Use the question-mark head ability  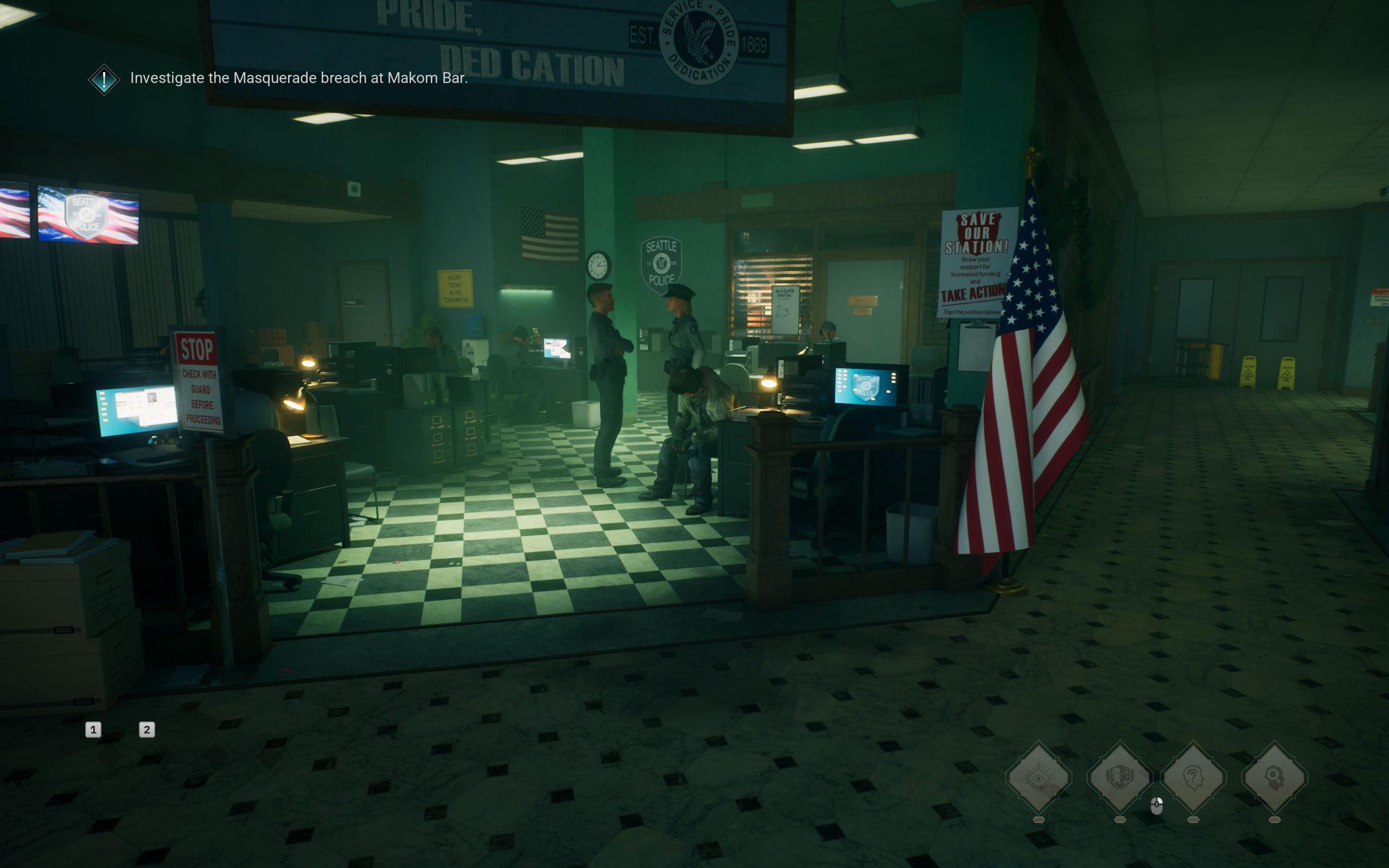coord(1193,777)
